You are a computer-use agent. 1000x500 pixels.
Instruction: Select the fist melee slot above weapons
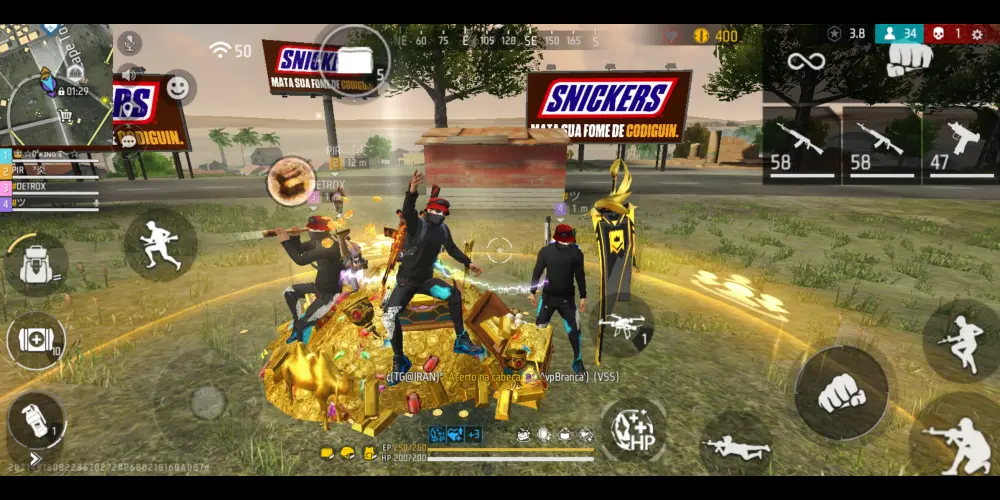910,58
